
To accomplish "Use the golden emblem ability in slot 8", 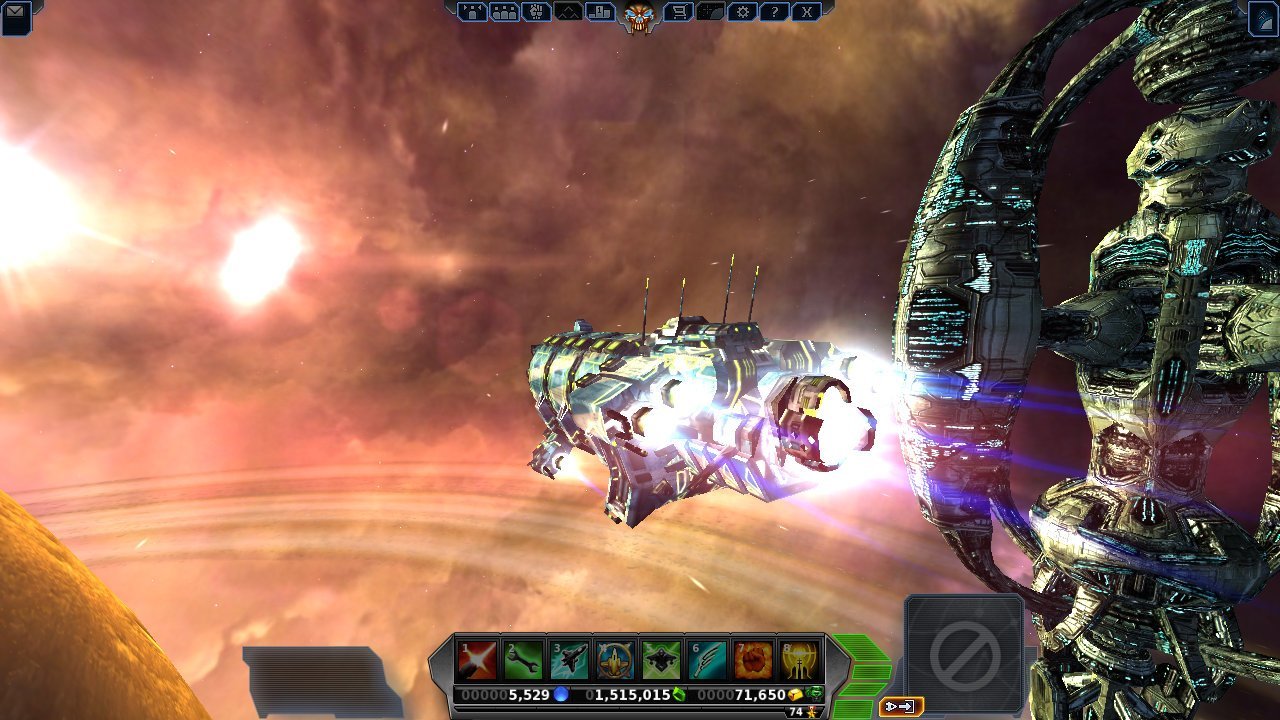I will (799, 660).
